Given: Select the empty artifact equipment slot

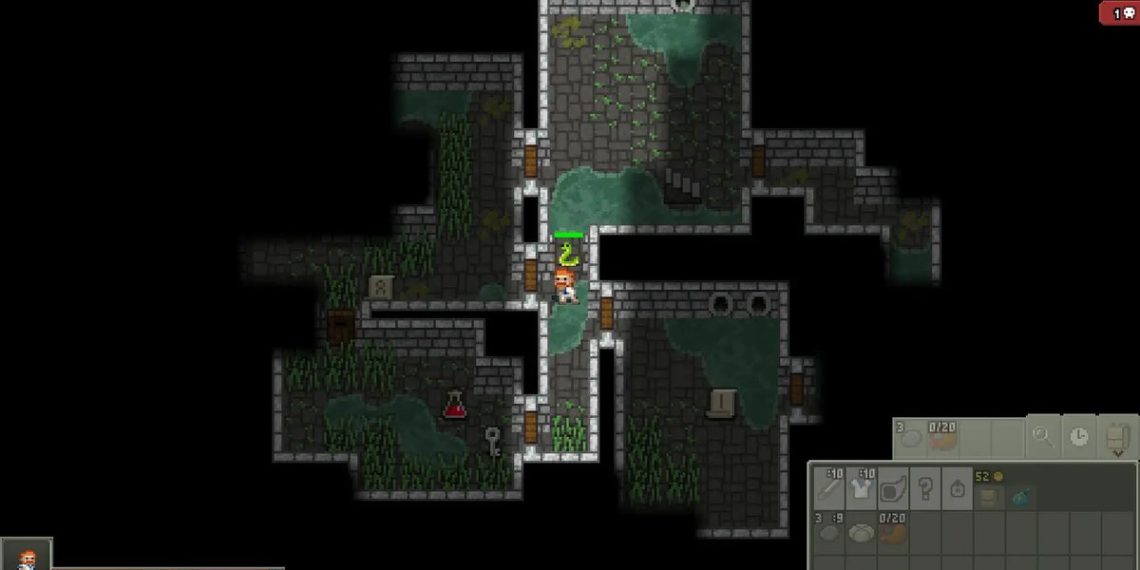Looking at the screenshot, I should (x=893, y=488).
